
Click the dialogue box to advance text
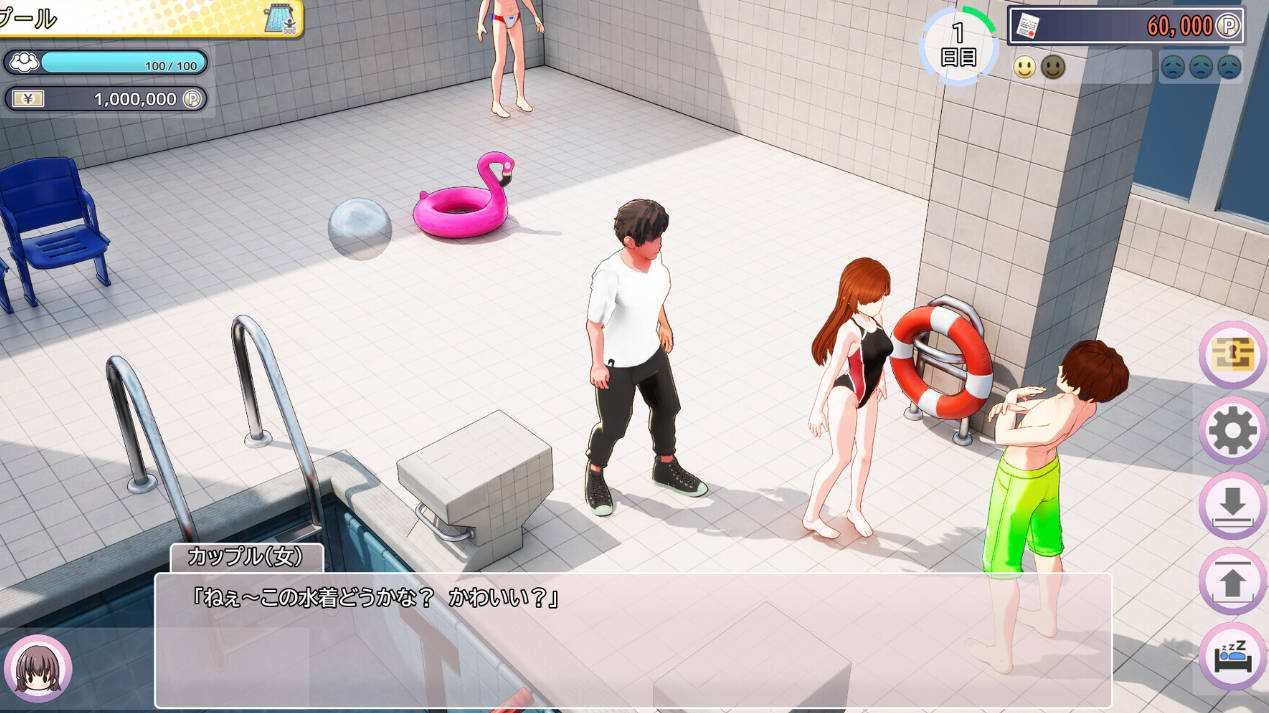tap(632, 640)
